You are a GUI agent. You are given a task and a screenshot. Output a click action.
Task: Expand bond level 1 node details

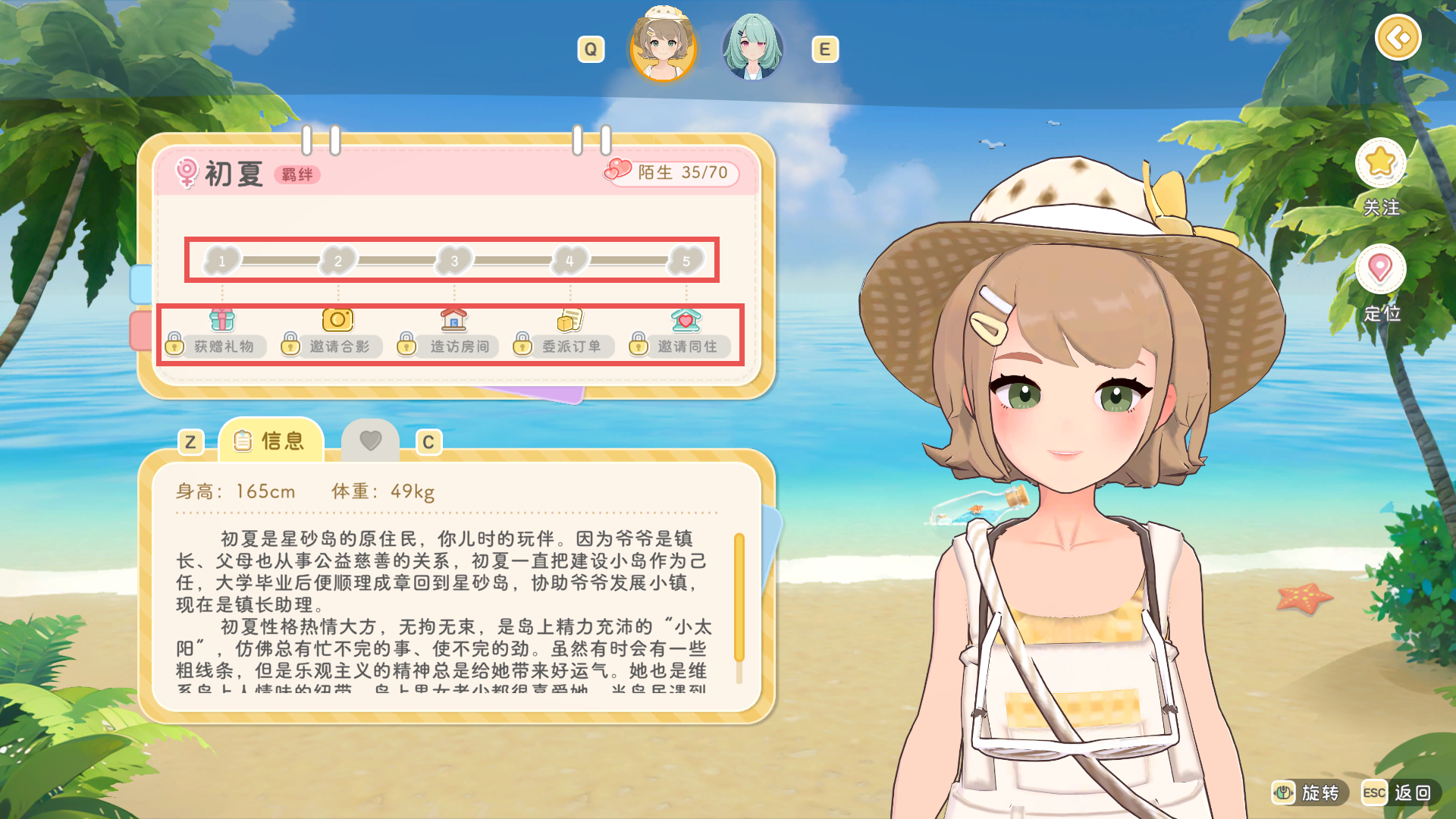tap(221, 260)
